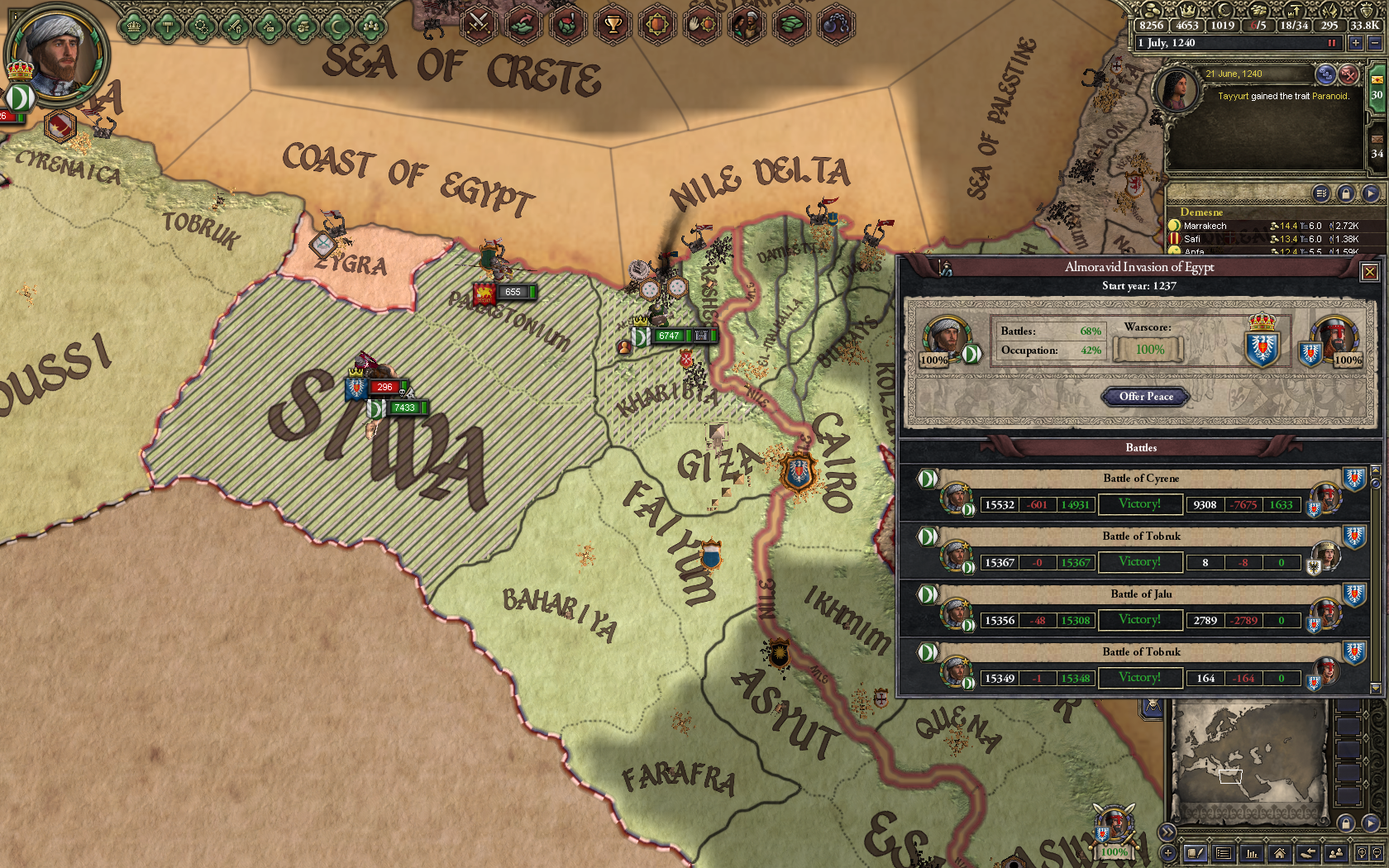Open the ledger book icon bottom right
Screen dimensions: 1389x868
pos(1196,852)
